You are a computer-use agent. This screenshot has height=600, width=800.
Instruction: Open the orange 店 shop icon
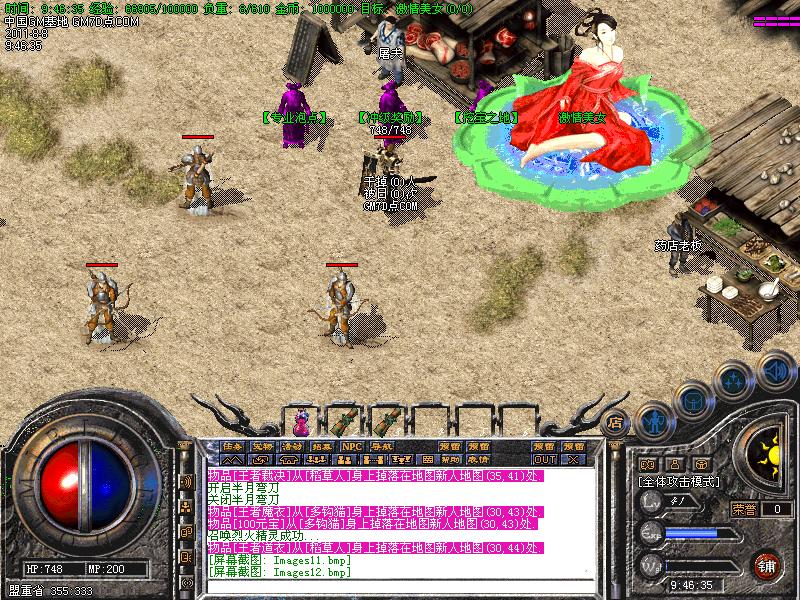pyautogui.click(x=615, y=421)
